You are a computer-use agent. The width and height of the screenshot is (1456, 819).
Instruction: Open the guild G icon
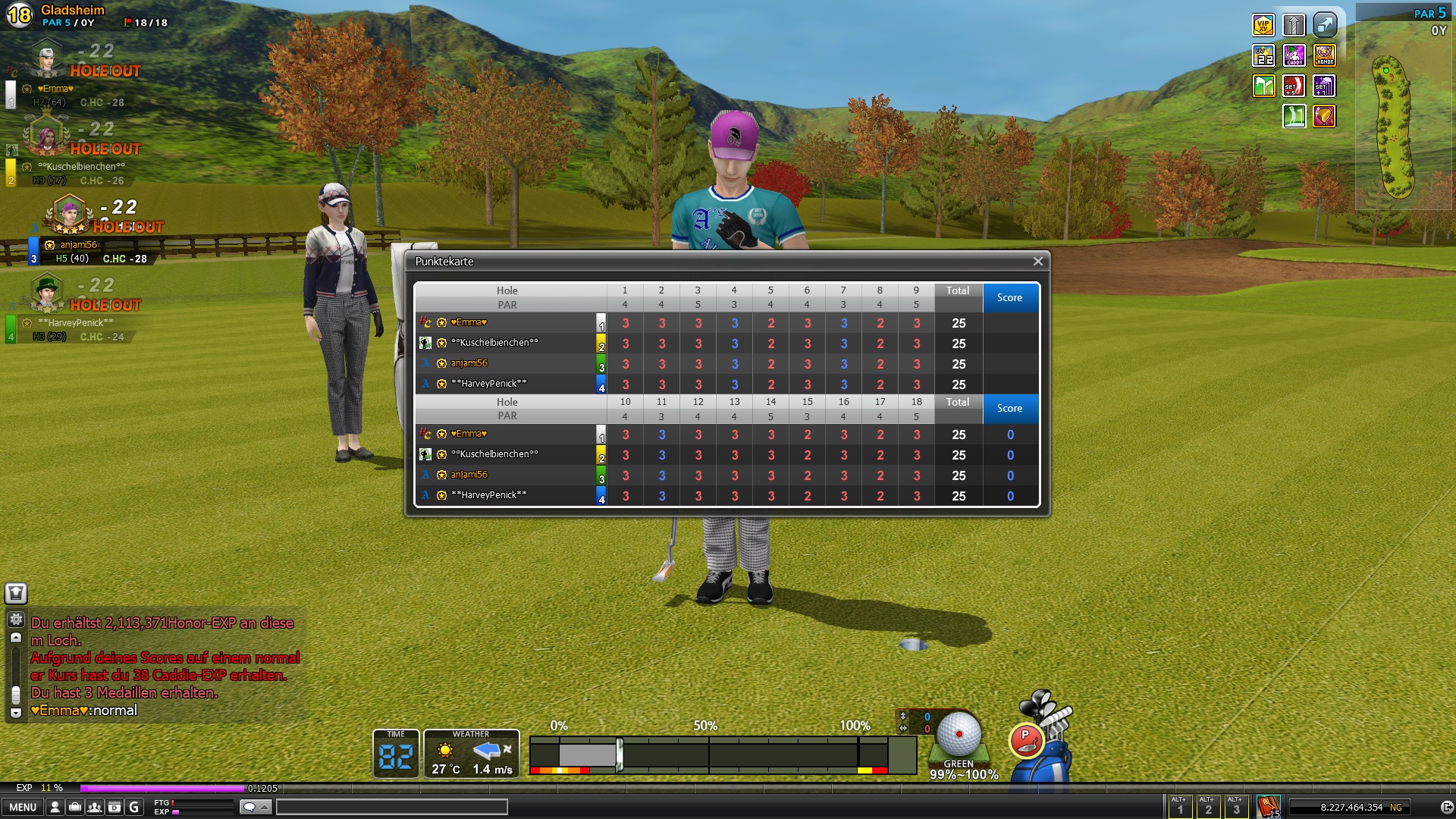click(134, 808)
